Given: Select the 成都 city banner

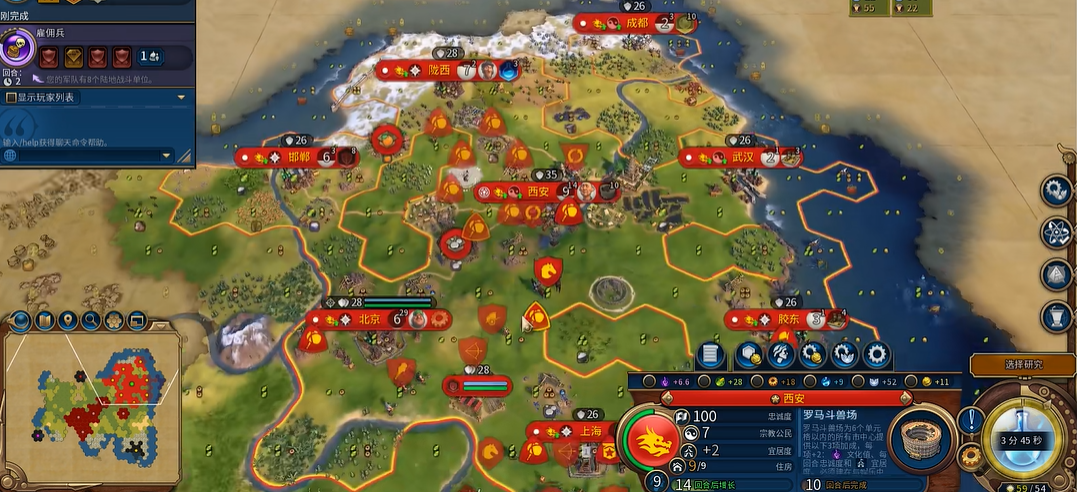Looking at the screenshot, I should pos(636,23).
